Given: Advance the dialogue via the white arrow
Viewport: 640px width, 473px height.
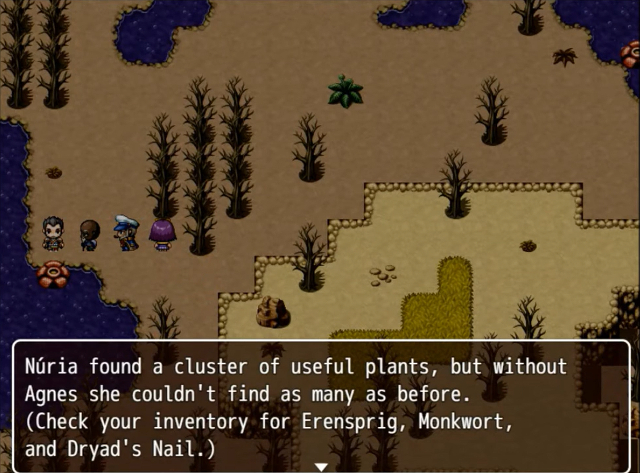Looking at the screenshot, I should [321, 466].
